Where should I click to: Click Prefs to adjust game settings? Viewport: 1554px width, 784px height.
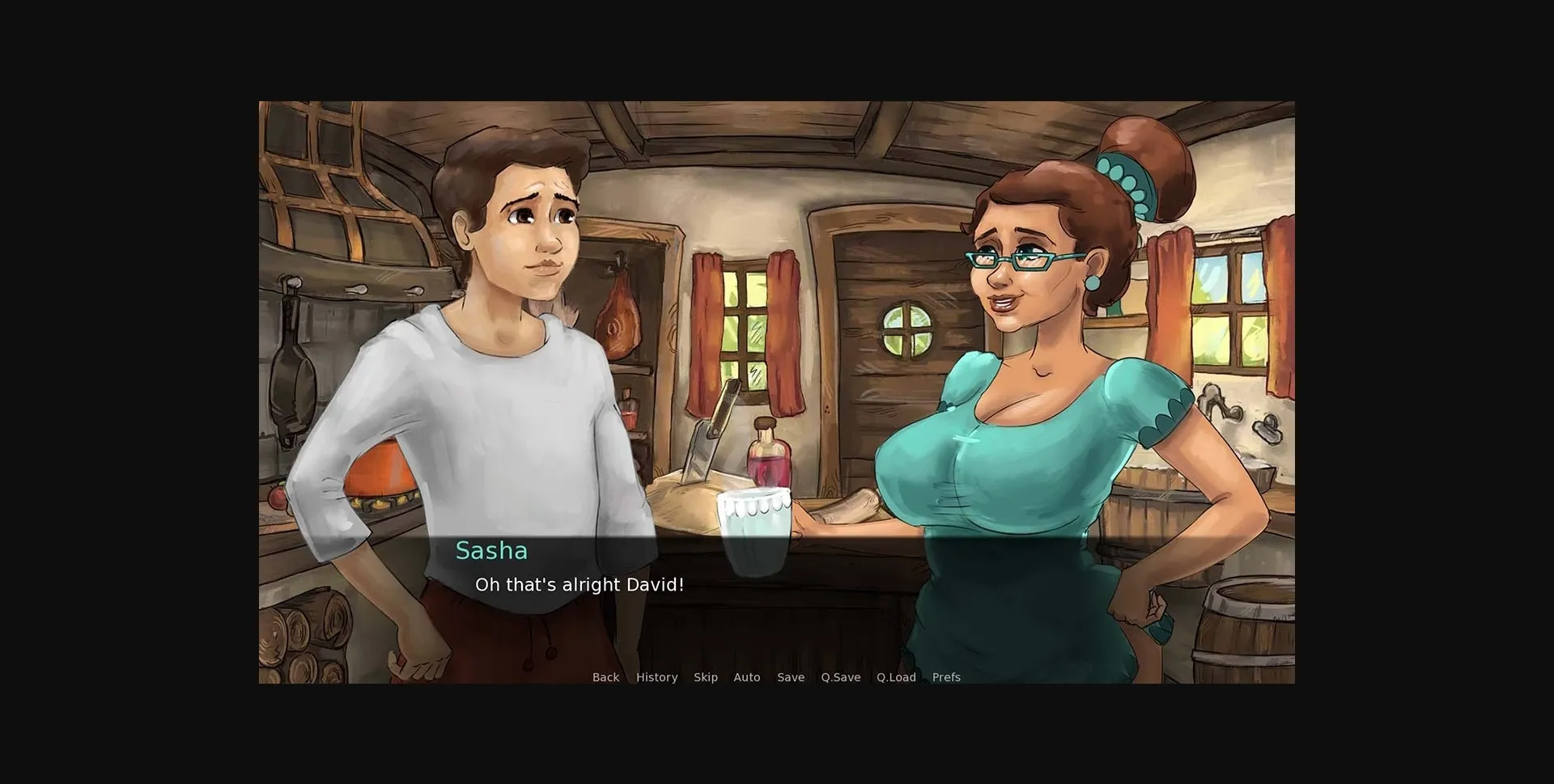(945, 677)
